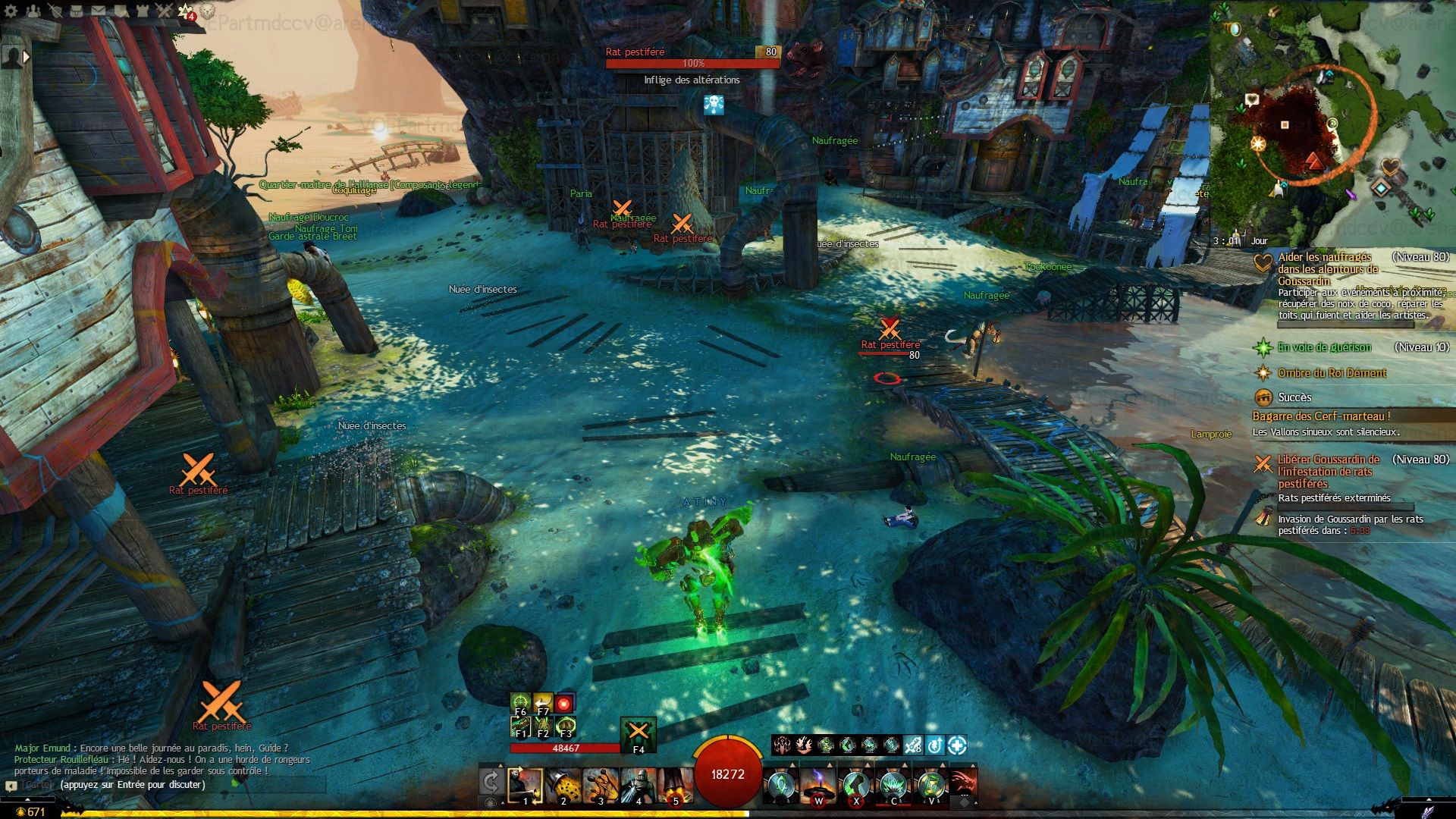This screenshot has height=819, width=1456.
Task: Expand the Succès achievements tracker
Action: (x=1294, y=397)
